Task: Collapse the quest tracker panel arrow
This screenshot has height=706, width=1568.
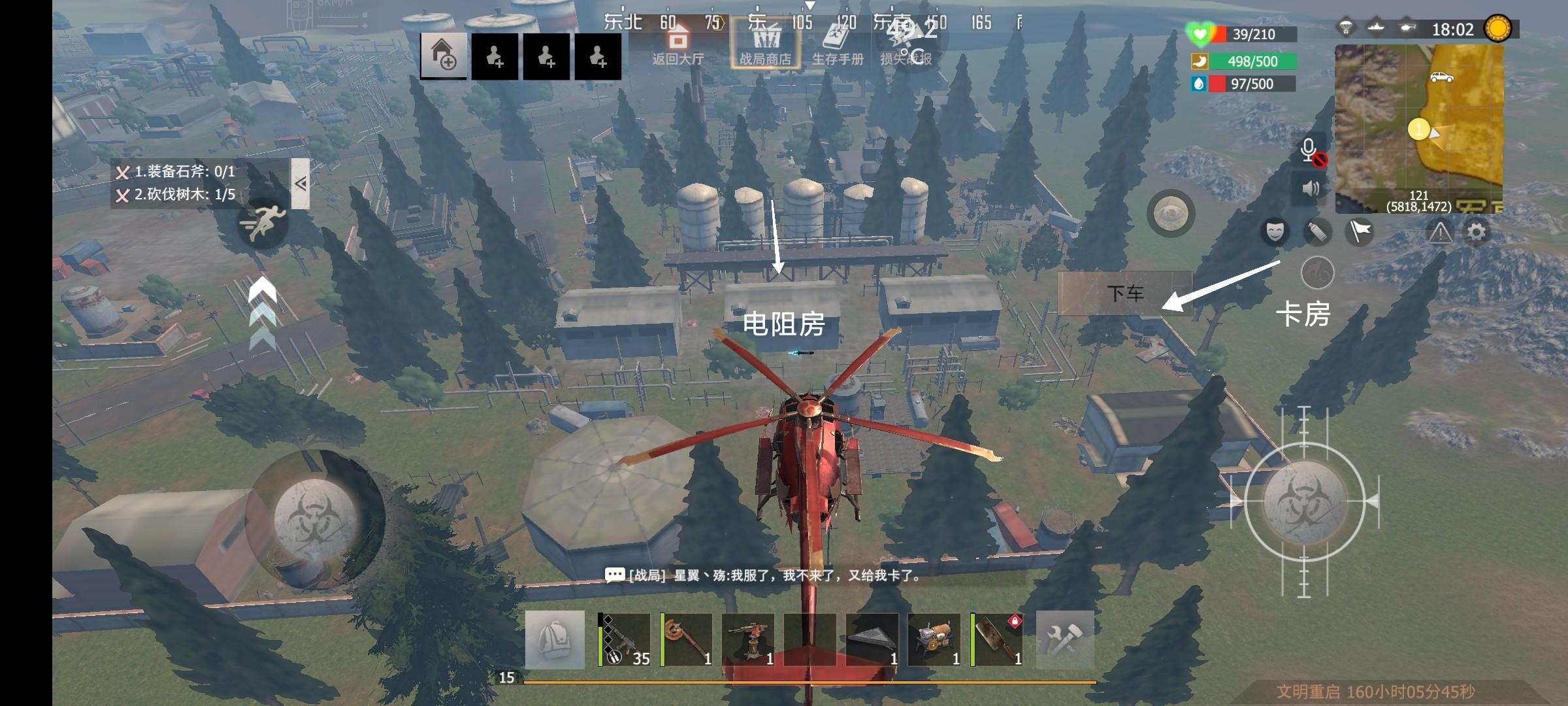Action: point(301,184)
